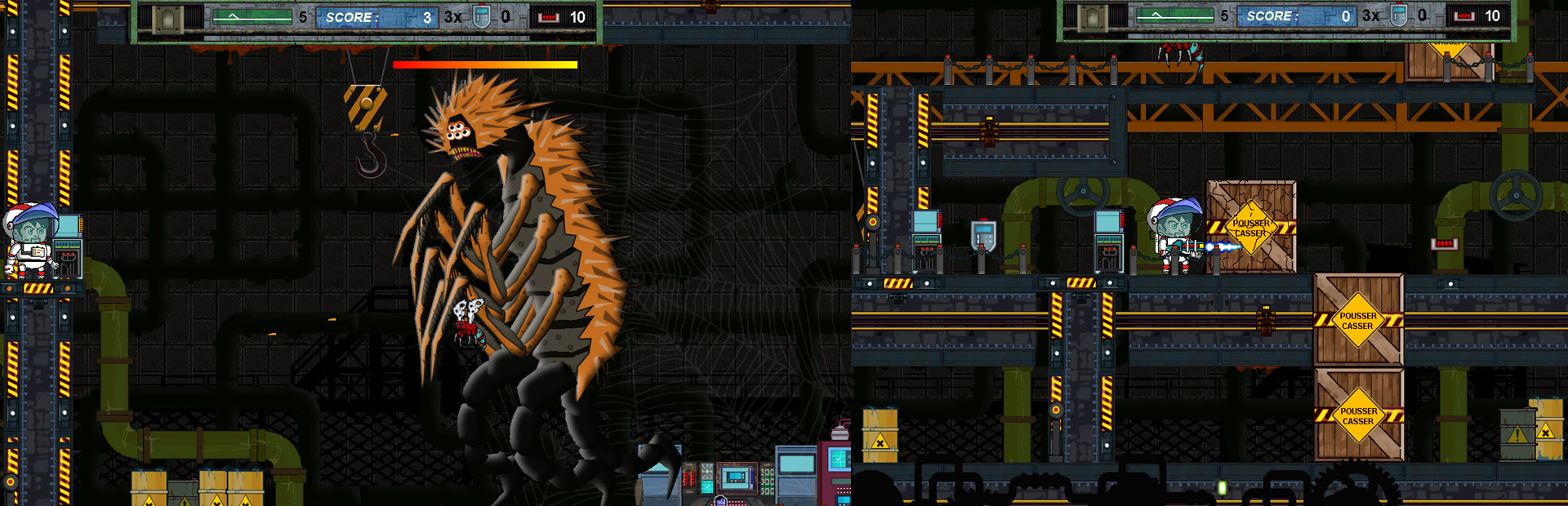This screenshot has height=506, width=1568.
Task: Click the stone portrait slot beside score 3
Action: click(169, 18)
